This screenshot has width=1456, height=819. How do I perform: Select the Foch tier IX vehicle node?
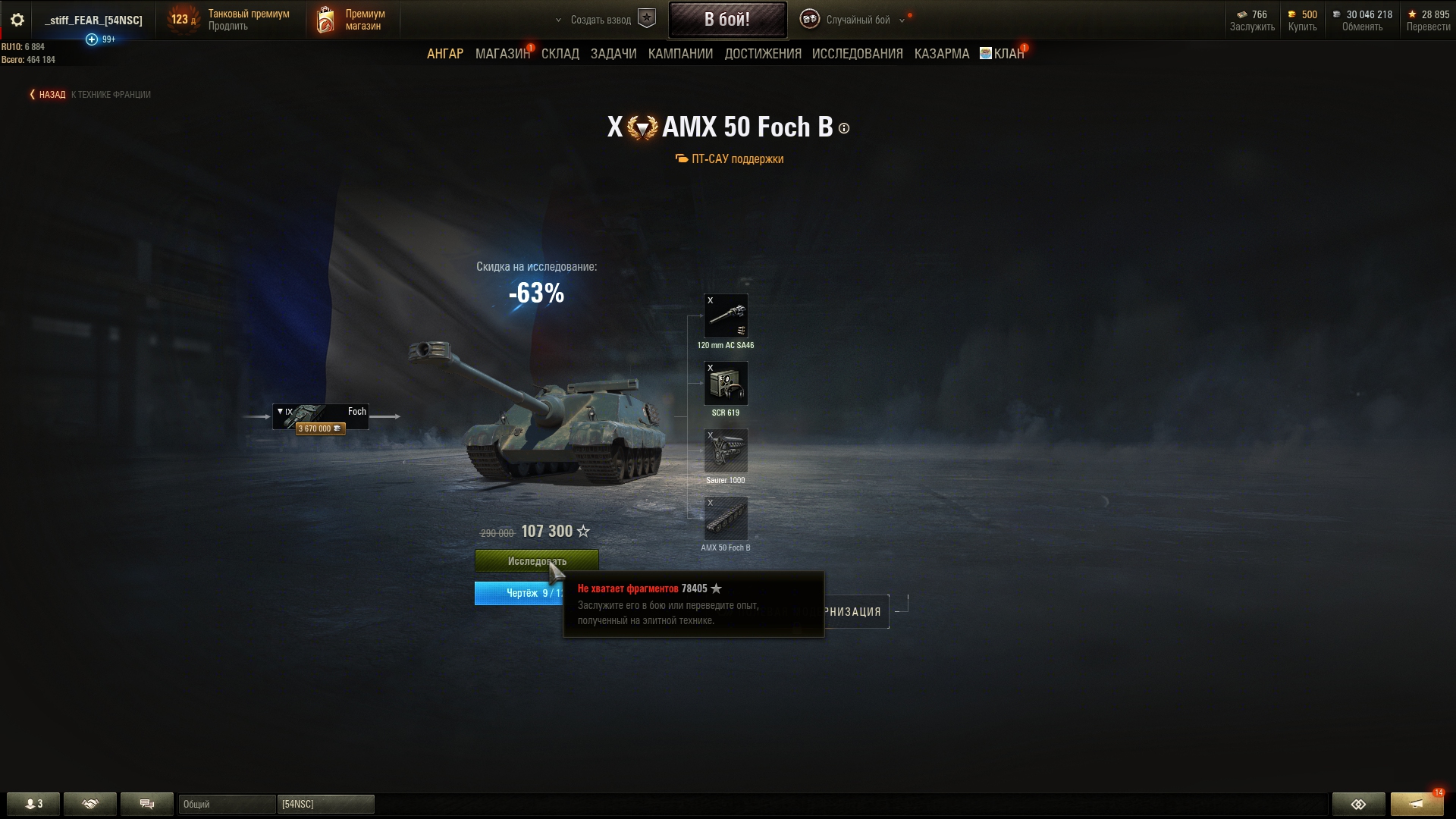[321, 417]
